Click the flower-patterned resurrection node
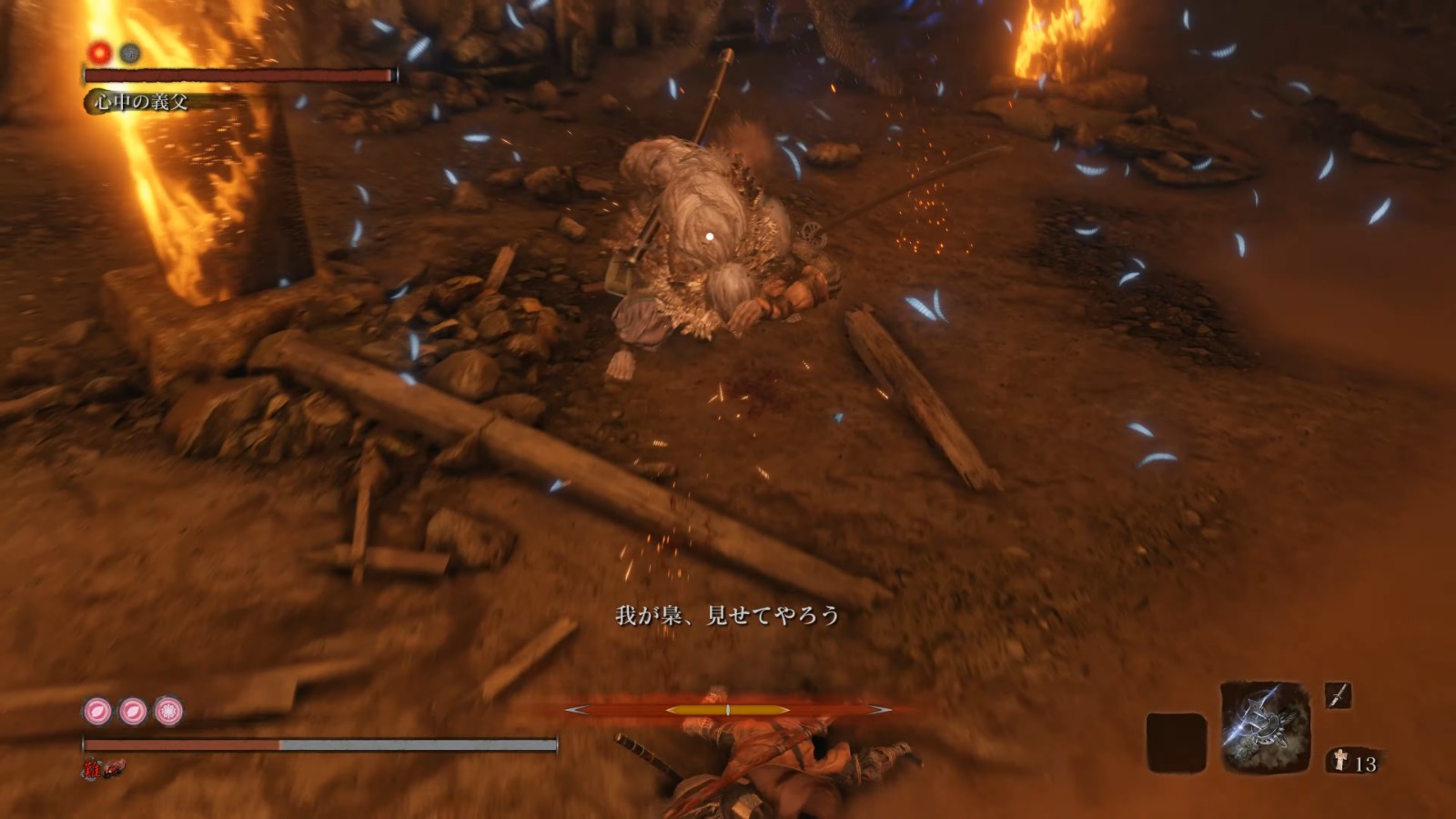 (x=168, y=711)
